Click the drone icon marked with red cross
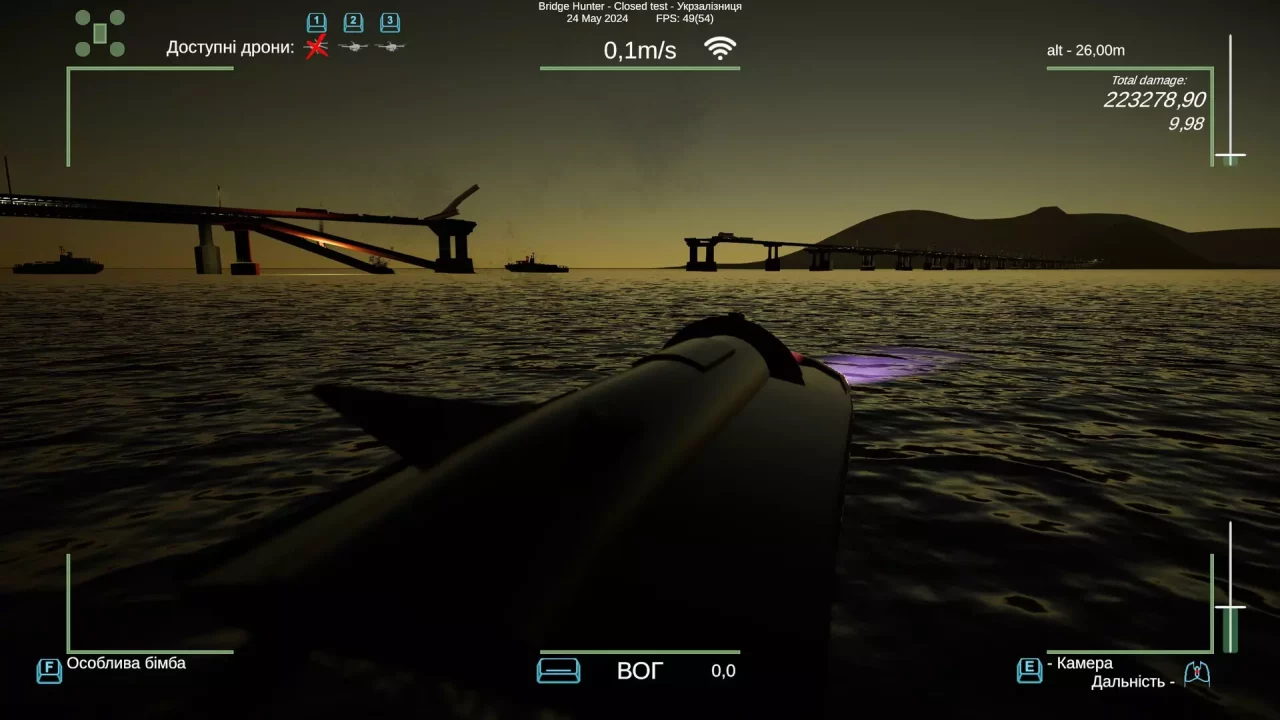The width and height of the screenshot is (1280, 720). [x=316, y=46]
